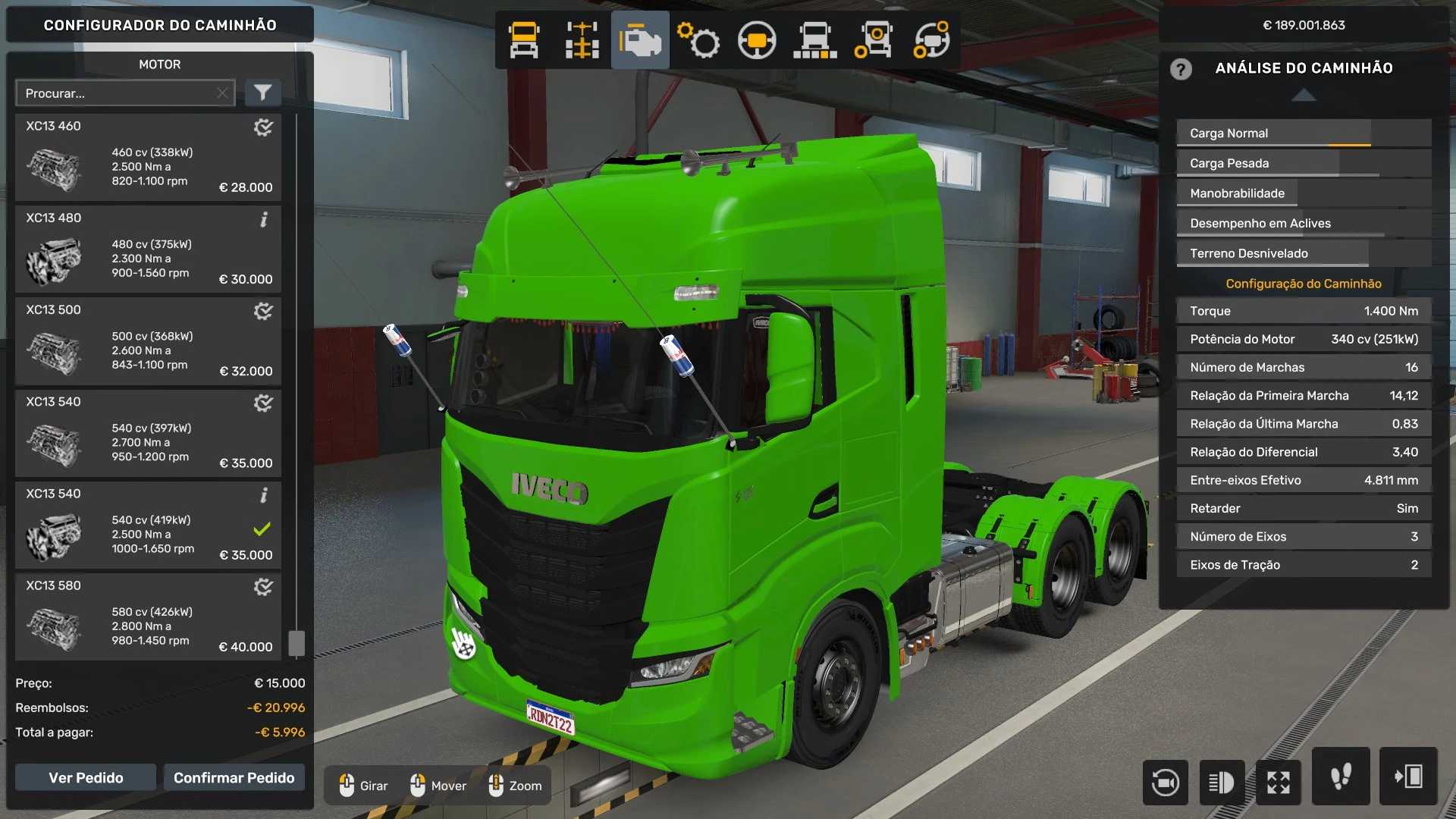Image resolution: width=1456 pixels, height=819 pixels.
Task: Activate the fullscreen expand view button
Action: point(1279,782)
